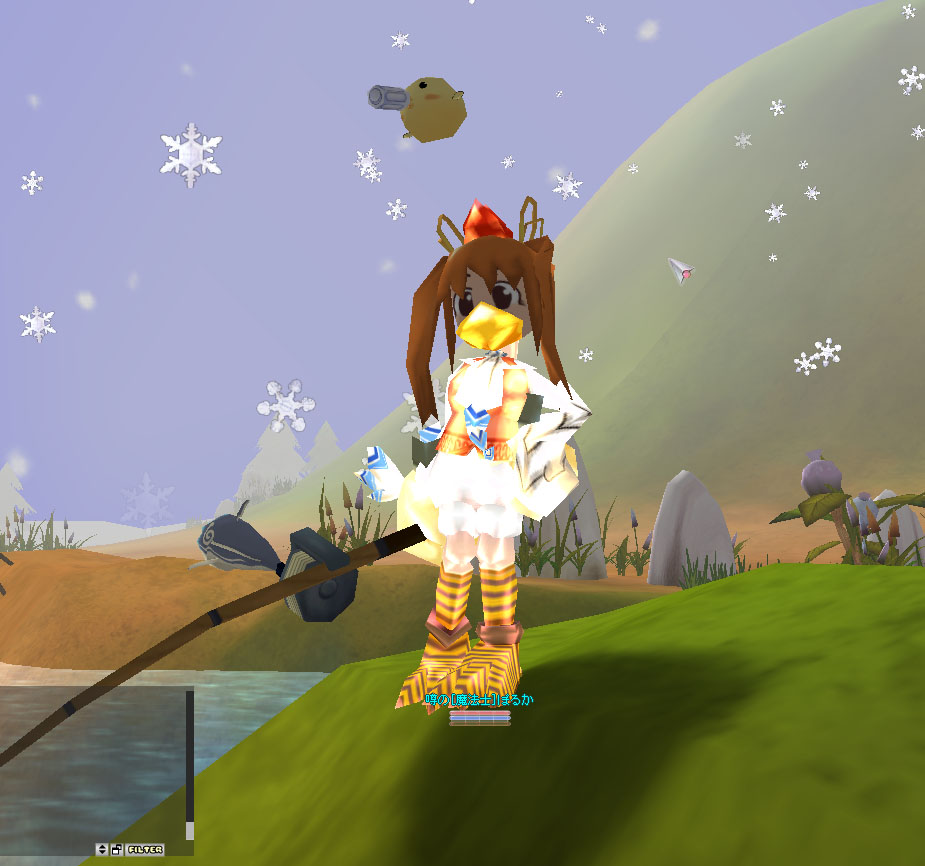Click the chat window resize arrows button

[102, 849]
